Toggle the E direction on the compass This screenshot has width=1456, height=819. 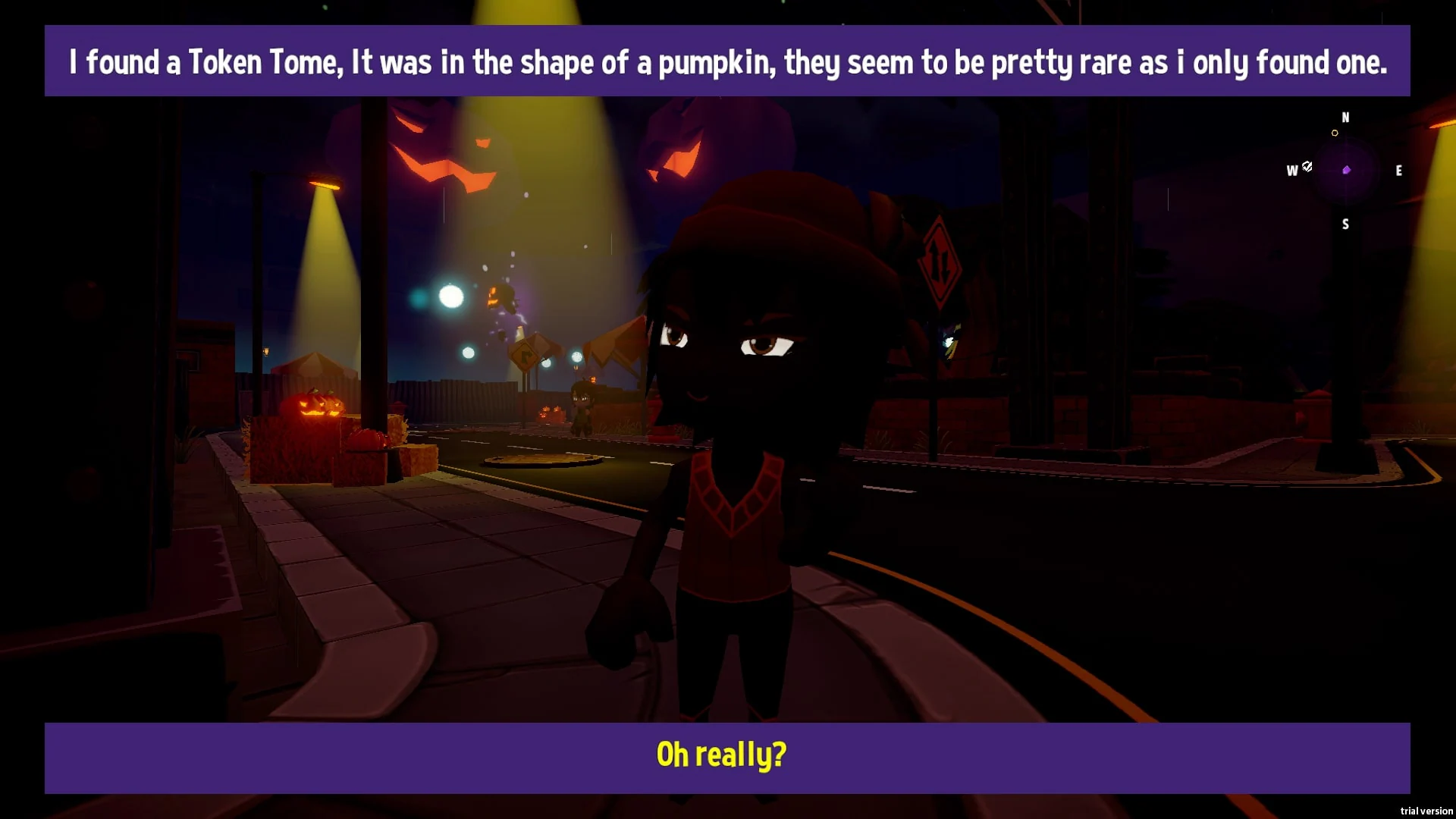[x=1399, y=171]
